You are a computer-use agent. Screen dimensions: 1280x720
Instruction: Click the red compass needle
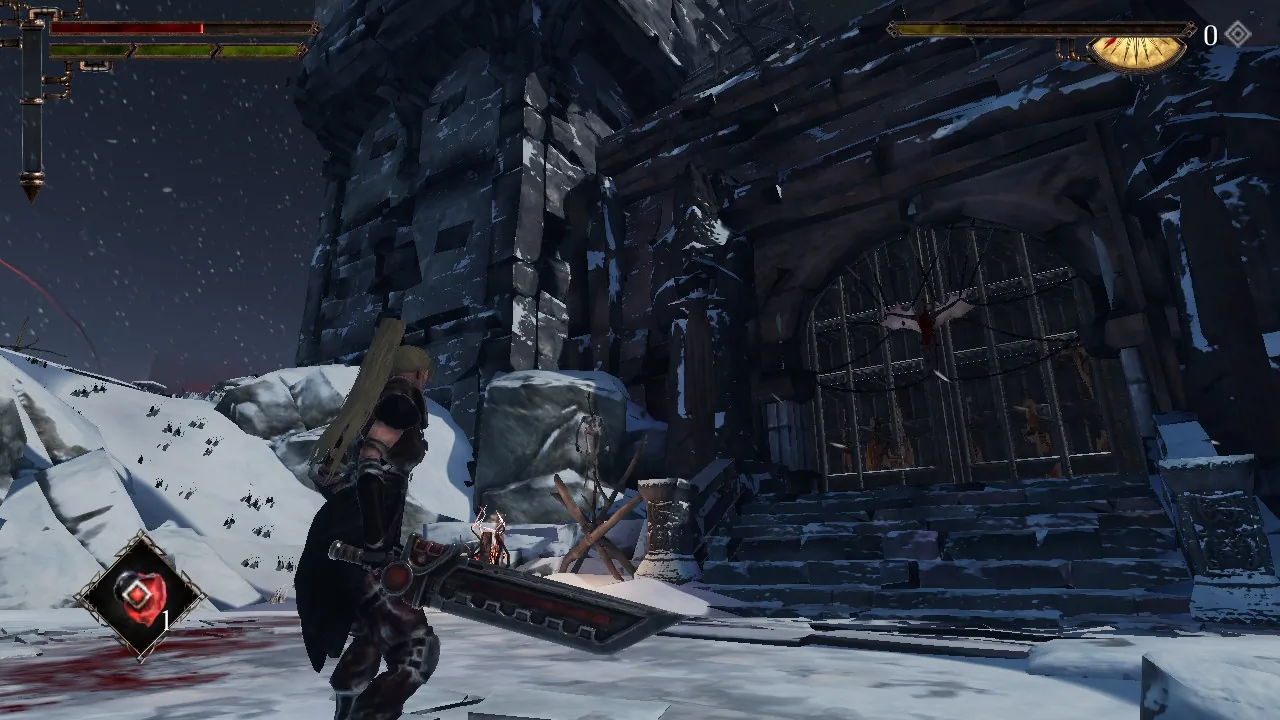(1111, 44)
